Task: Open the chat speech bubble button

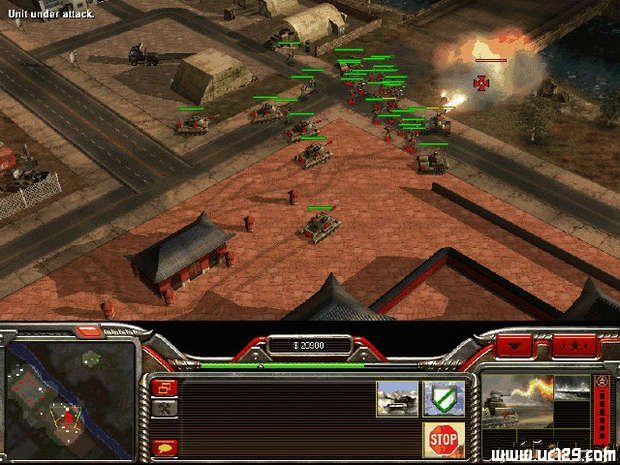Action: point(166,447)
